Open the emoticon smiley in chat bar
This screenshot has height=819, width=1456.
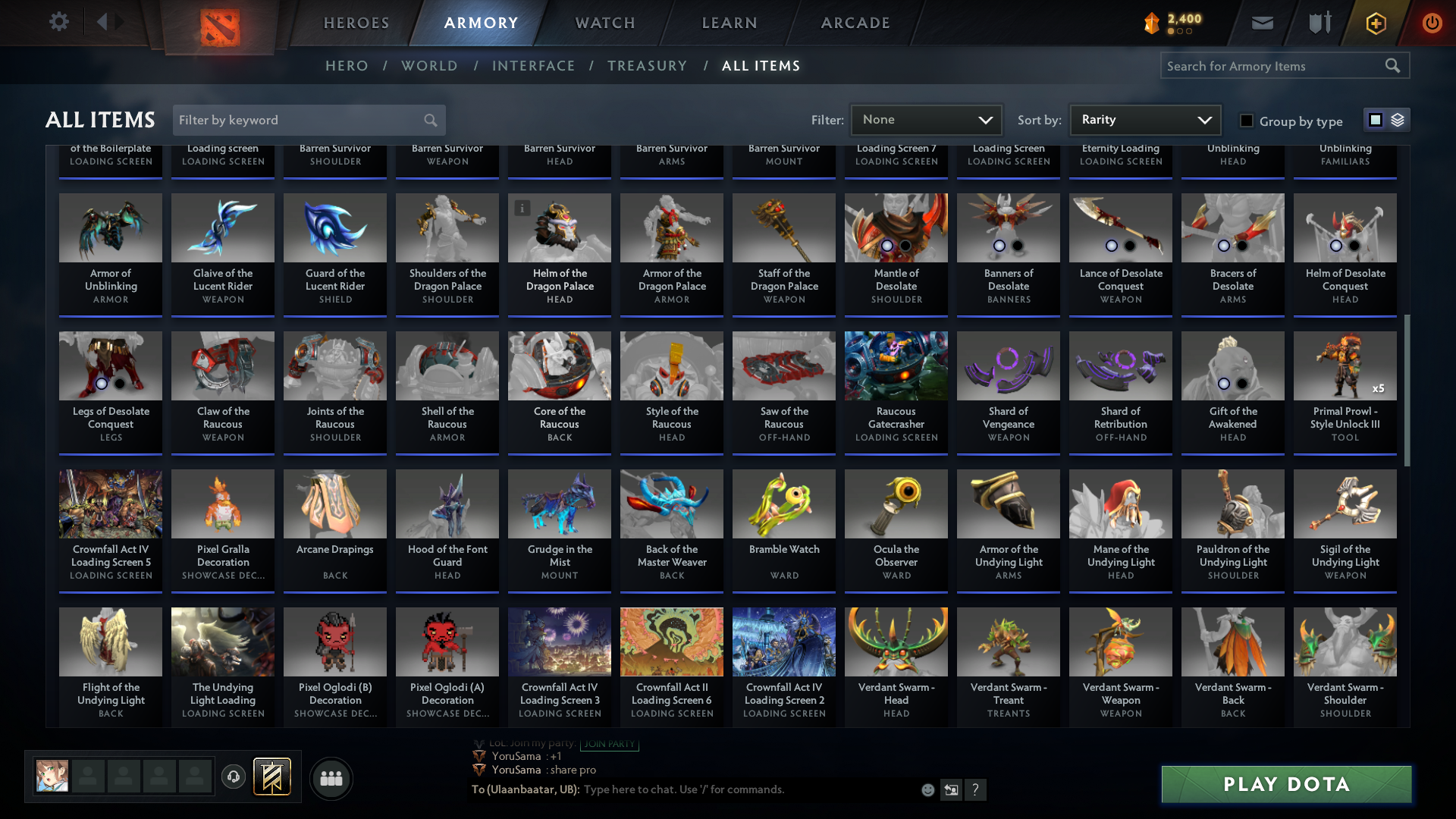(927, 789)
